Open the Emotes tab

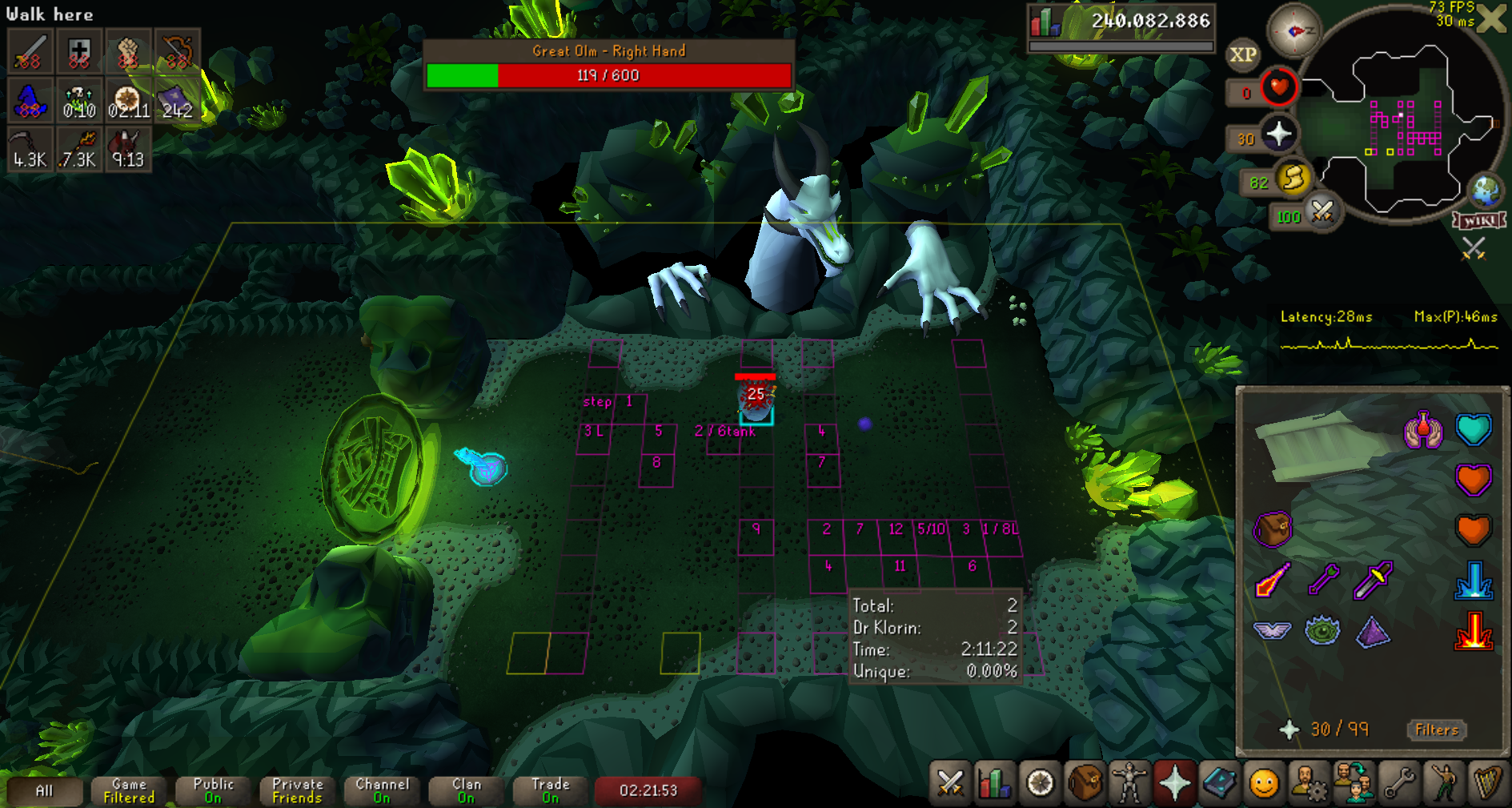point(1443,783)
